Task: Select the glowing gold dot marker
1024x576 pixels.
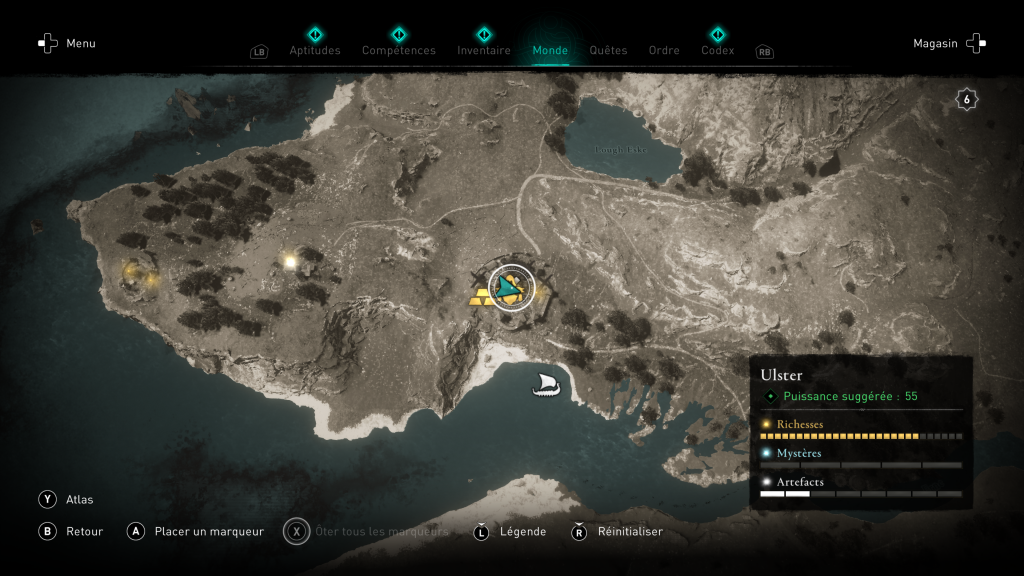Action: coord(131,270)
